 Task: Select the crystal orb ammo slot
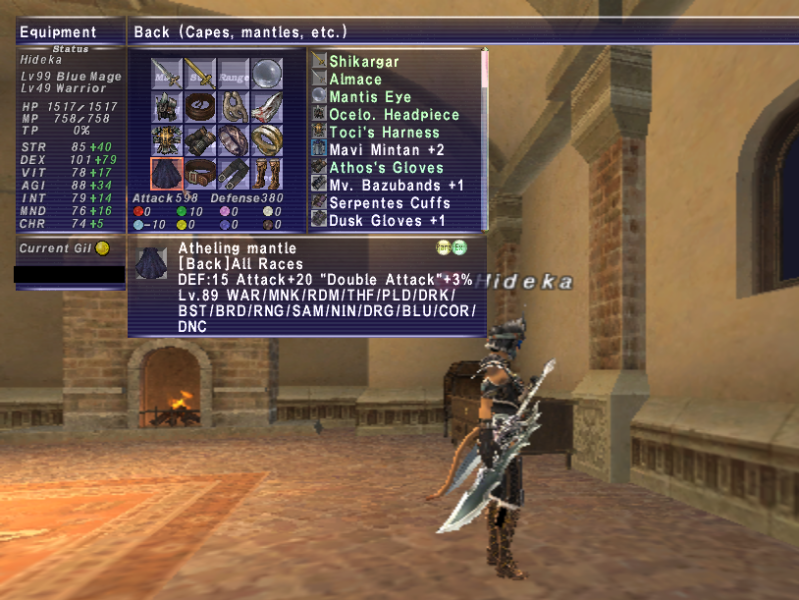(x=267, y=73)
